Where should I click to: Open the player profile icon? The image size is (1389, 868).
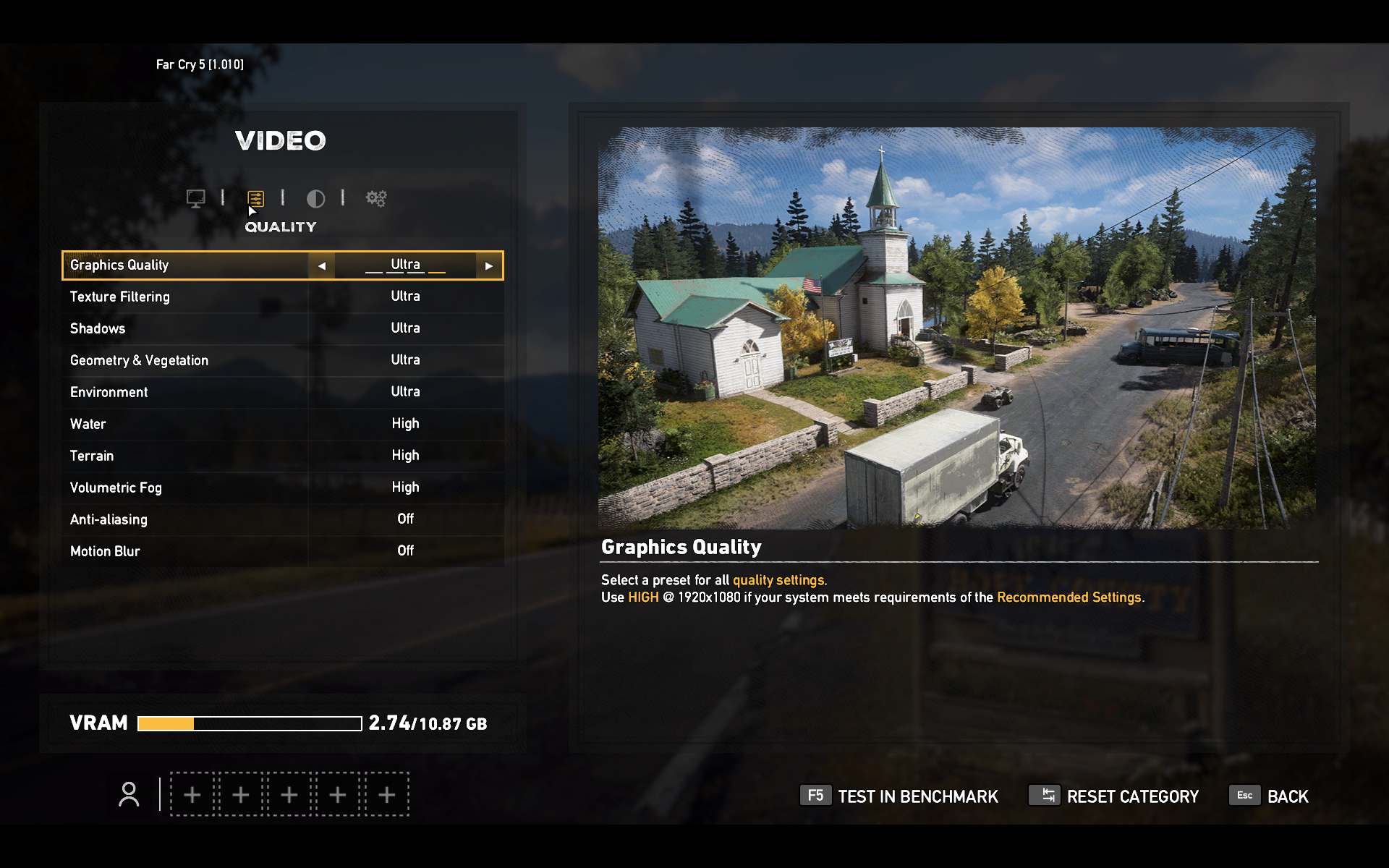[x=129, y=794]
